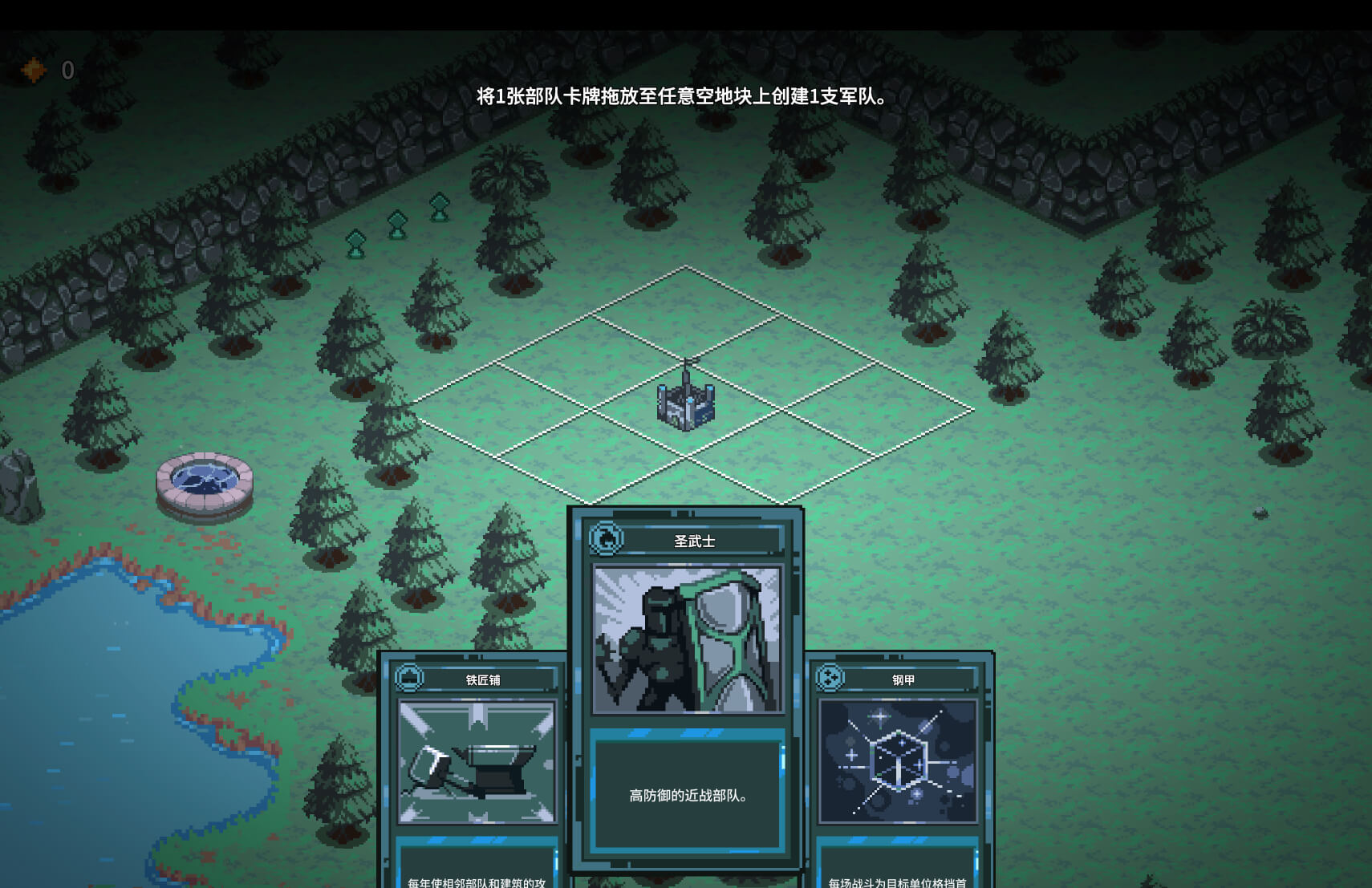Click the golden currency diamond icon top-left
Image resolution: width=1372 pixels, height=888 pixels.
(x=33, y=71)
